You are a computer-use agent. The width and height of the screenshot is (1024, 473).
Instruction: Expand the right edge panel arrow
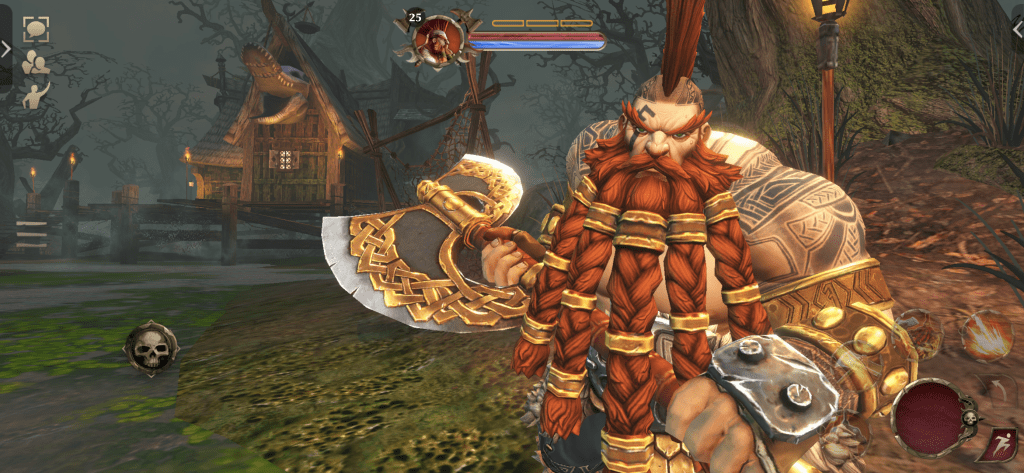tap(1017, 31)
